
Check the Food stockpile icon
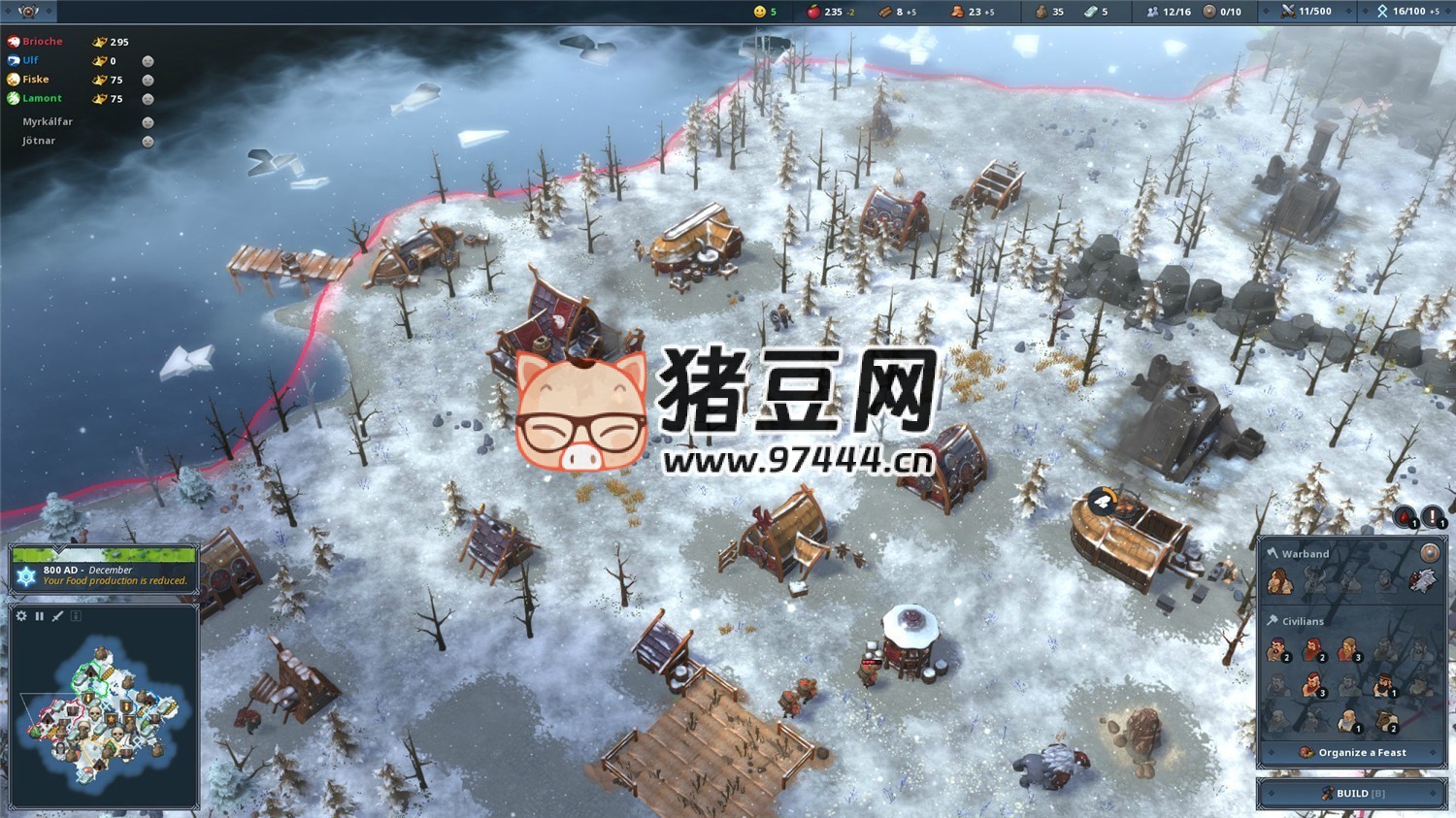tap(811, 13)
